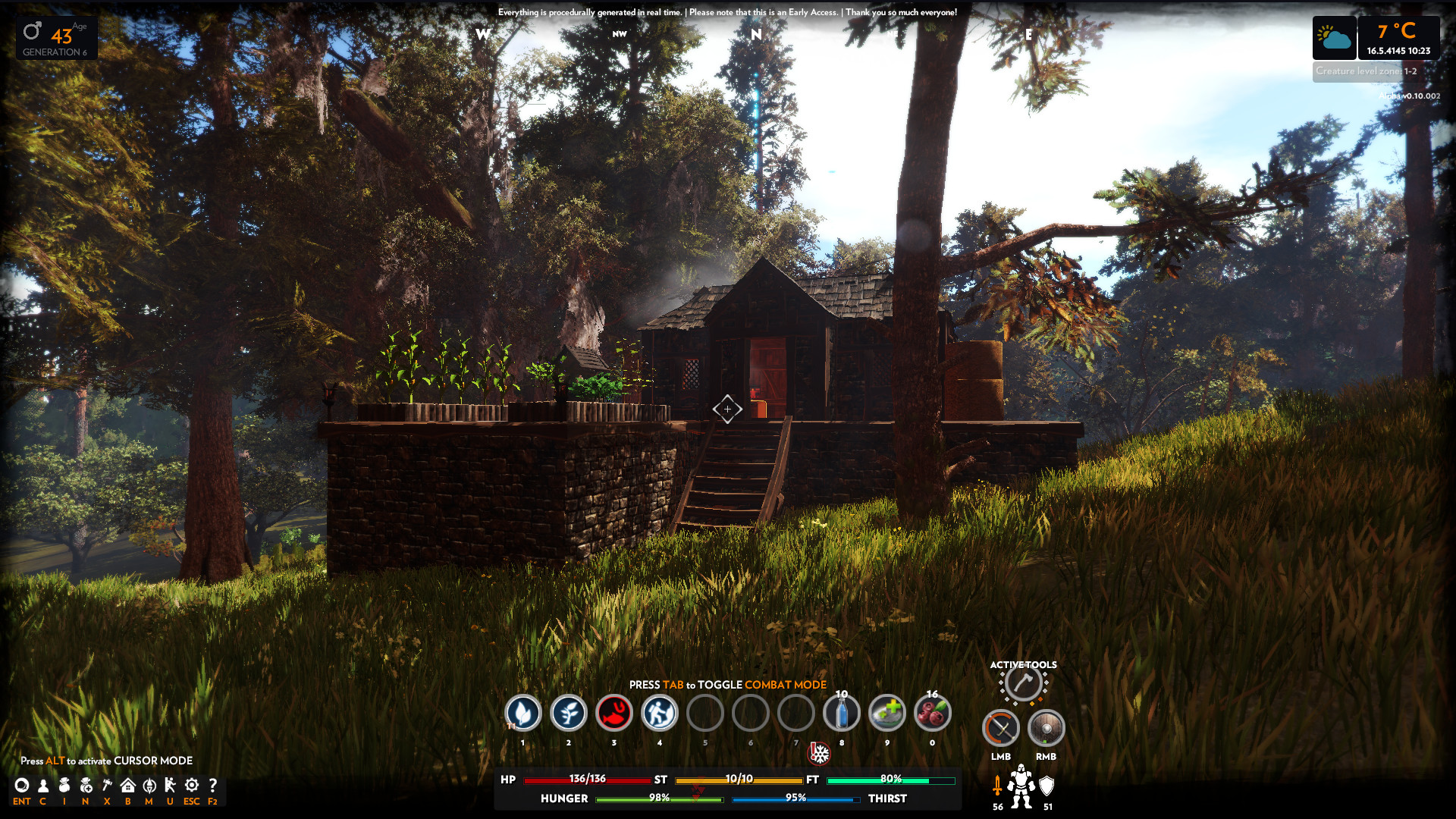This screenshot has height=819, width=1456.
Task: Open the help question mark icon
Action: (213, 786)
